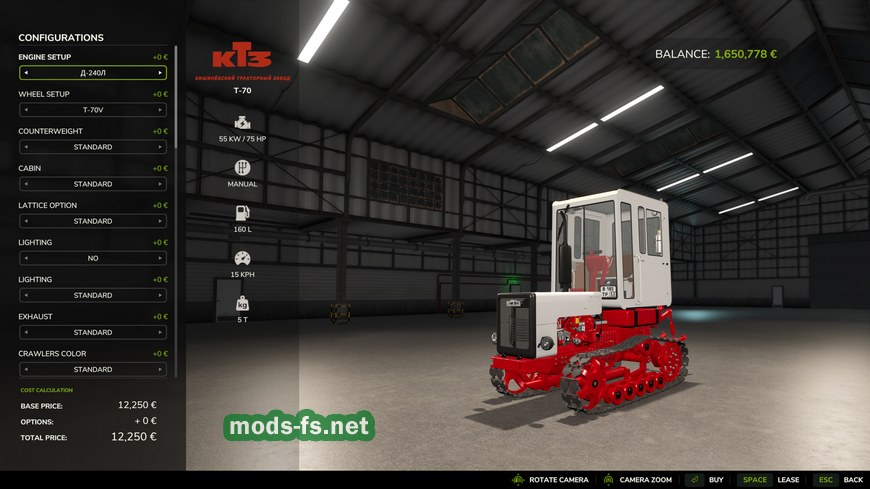Go back from the configuration screen
The width and height of the screenshot is (870, 489).
[838, 480]
